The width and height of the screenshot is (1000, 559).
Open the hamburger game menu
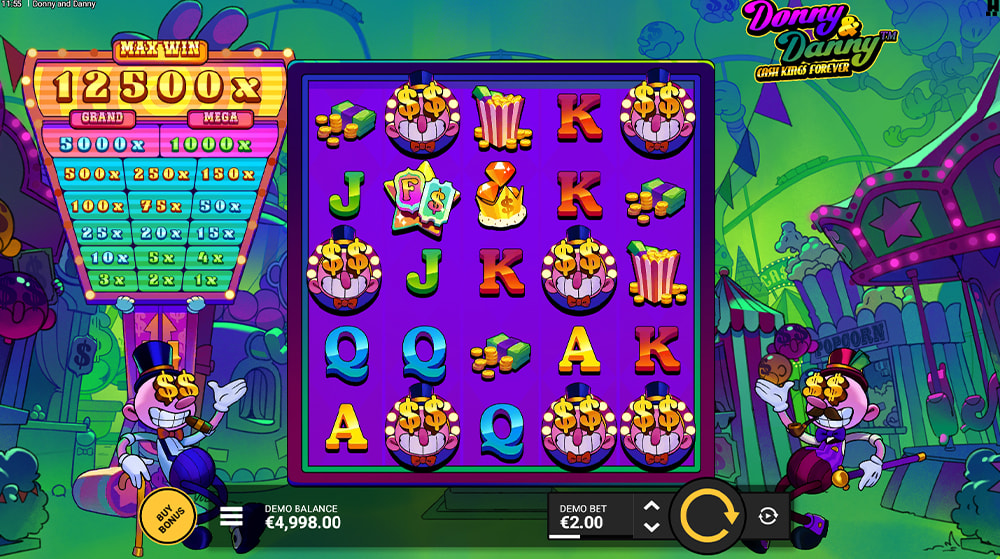click(232, 516)
